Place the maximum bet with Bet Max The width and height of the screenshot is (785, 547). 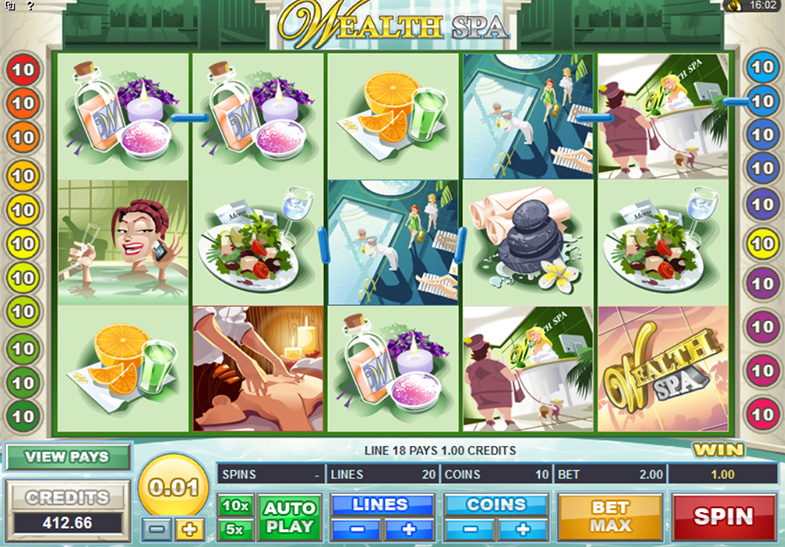click(609, 516)
